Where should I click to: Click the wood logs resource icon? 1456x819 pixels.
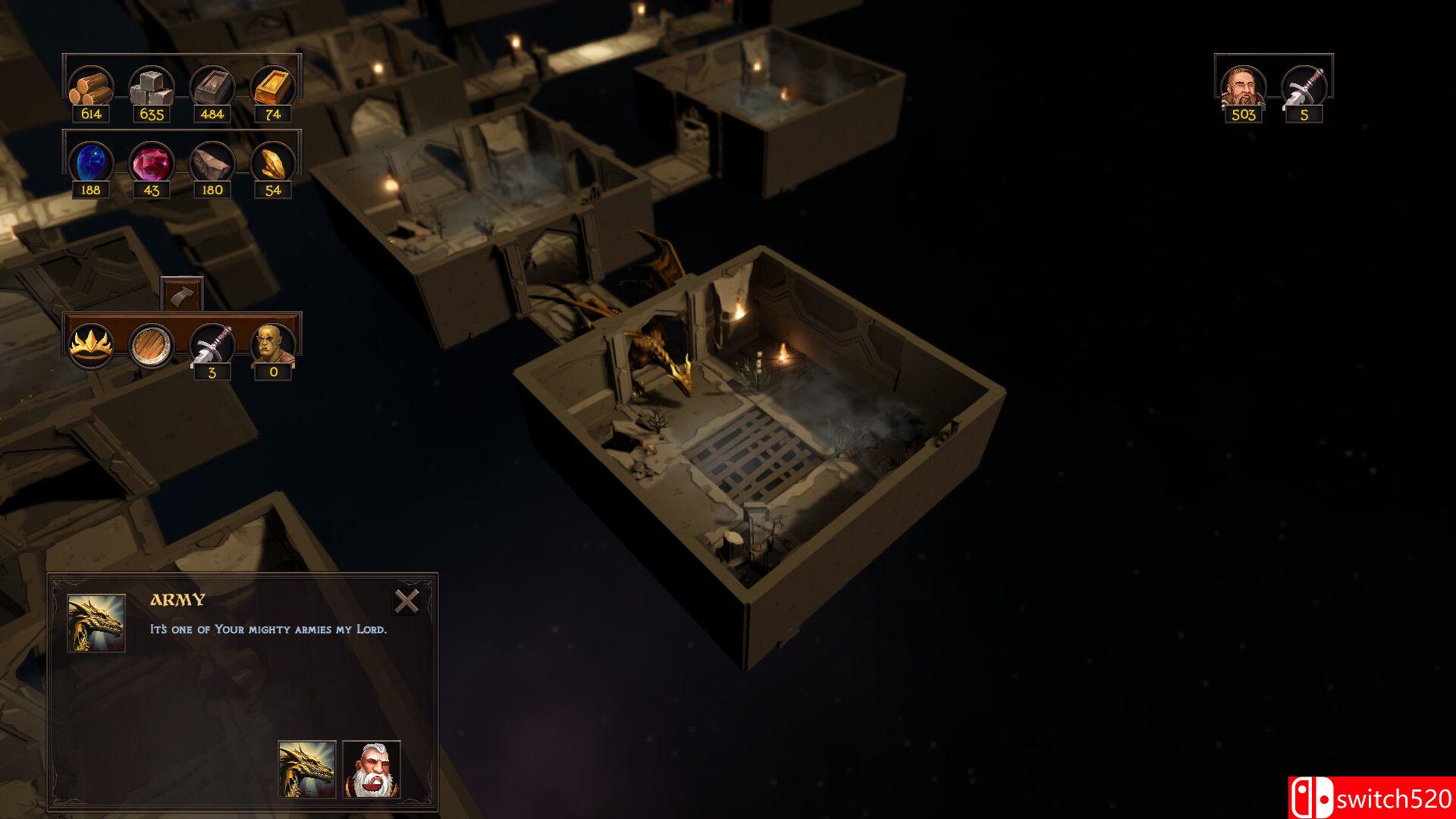[91, 87]
